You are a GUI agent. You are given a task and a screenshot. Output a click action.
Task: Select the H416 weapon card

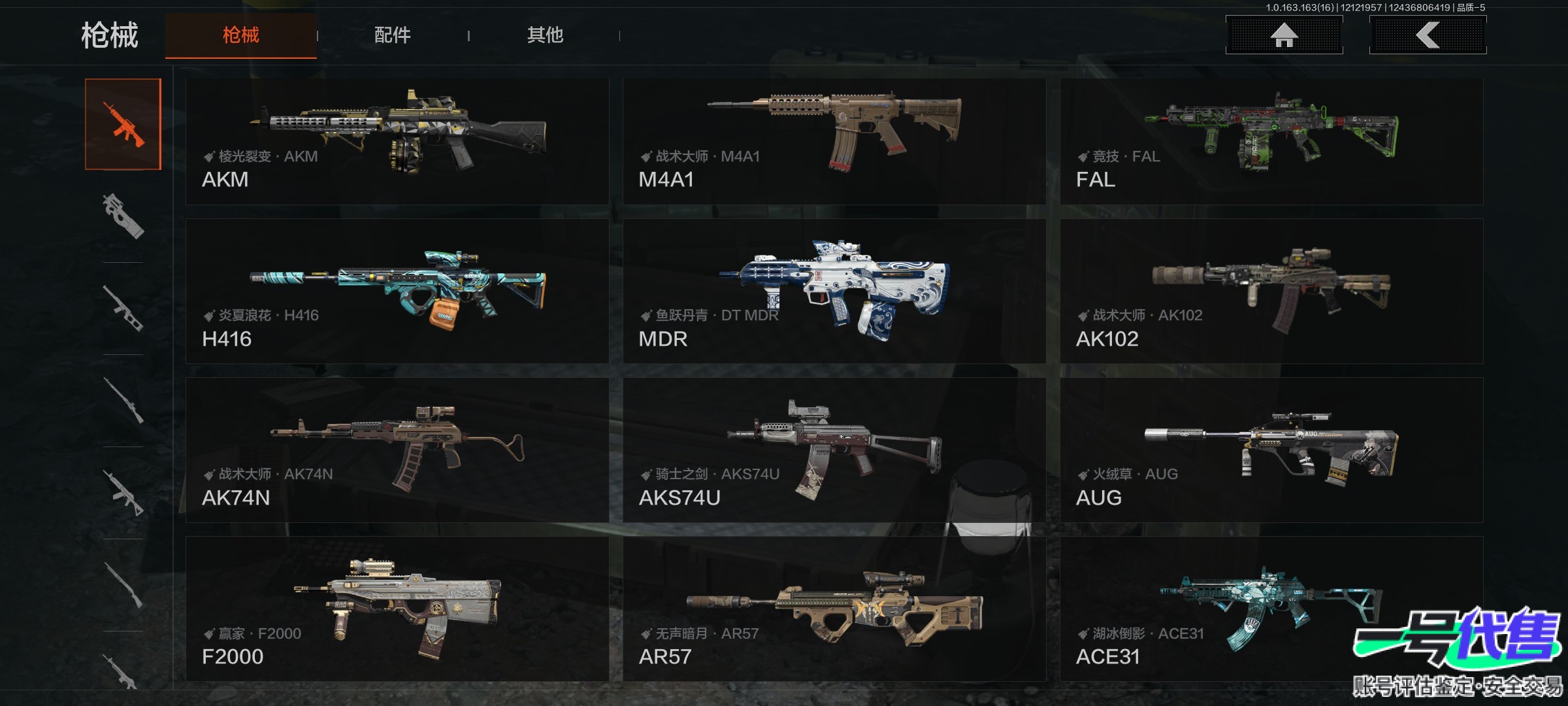[x=397, y=292]
